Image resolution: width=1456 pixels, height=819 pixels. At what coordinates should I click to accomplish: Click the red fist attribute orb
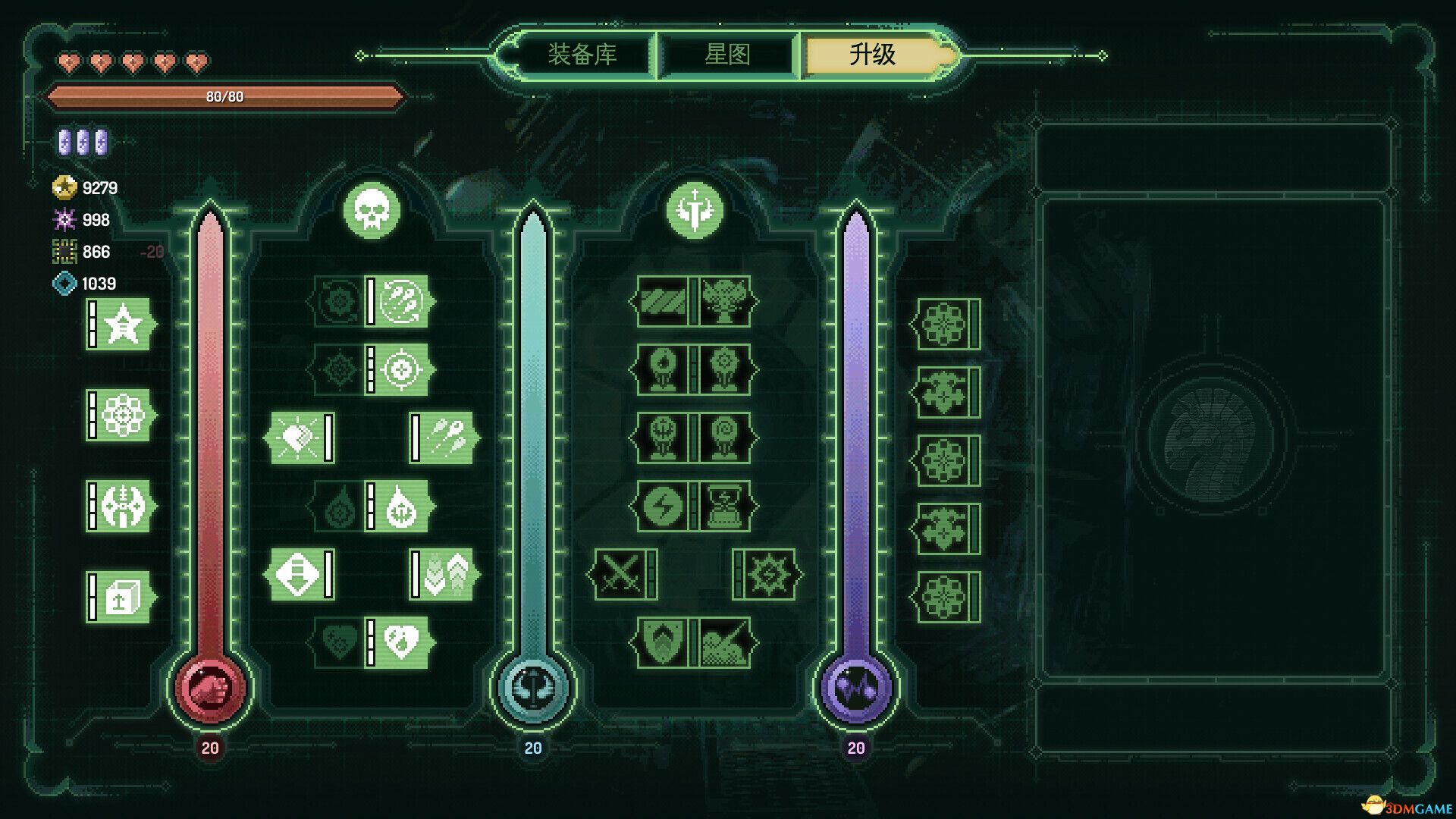point(210,687)
